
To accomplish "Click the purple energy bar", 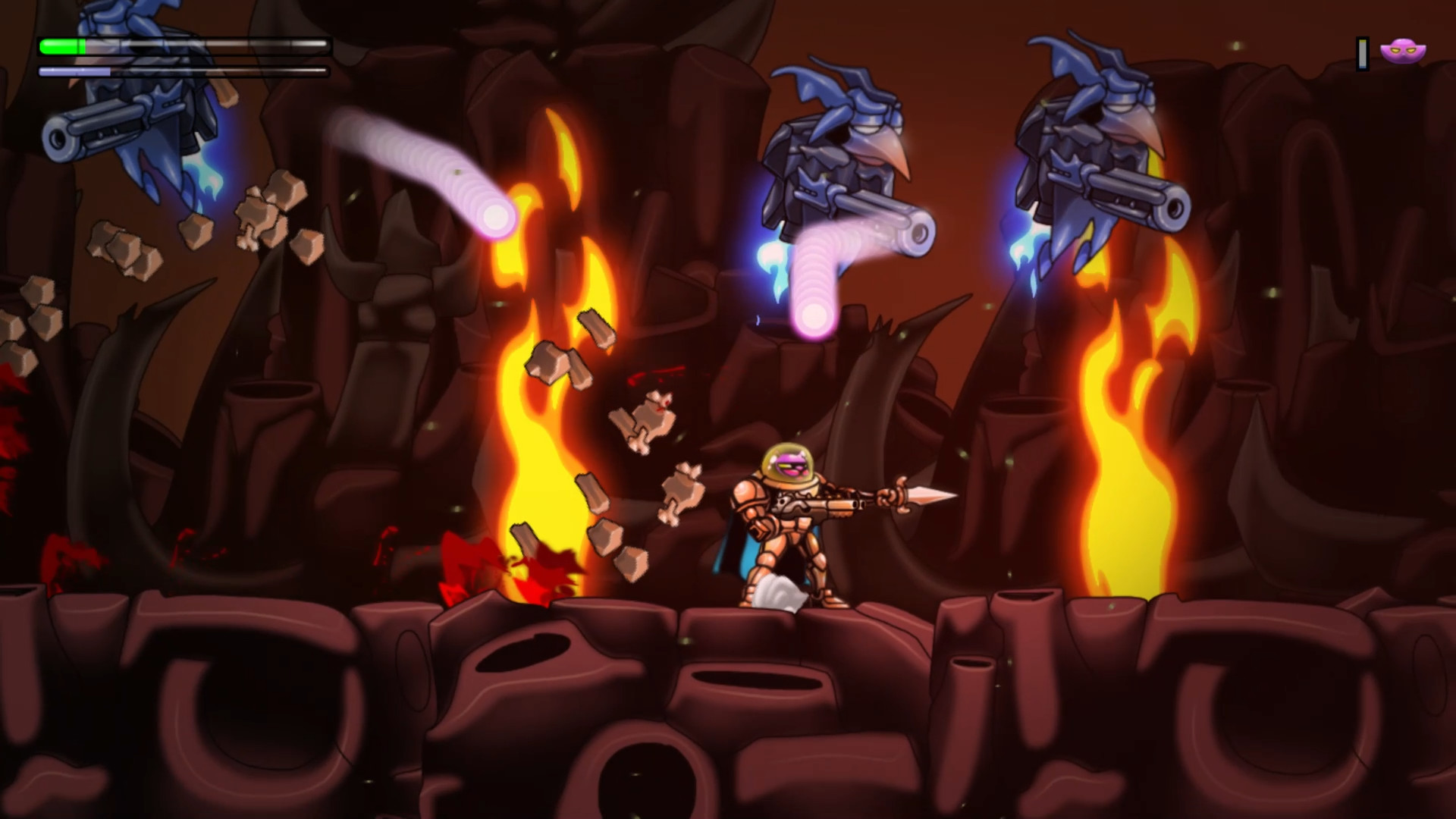I will pos(72,71).
